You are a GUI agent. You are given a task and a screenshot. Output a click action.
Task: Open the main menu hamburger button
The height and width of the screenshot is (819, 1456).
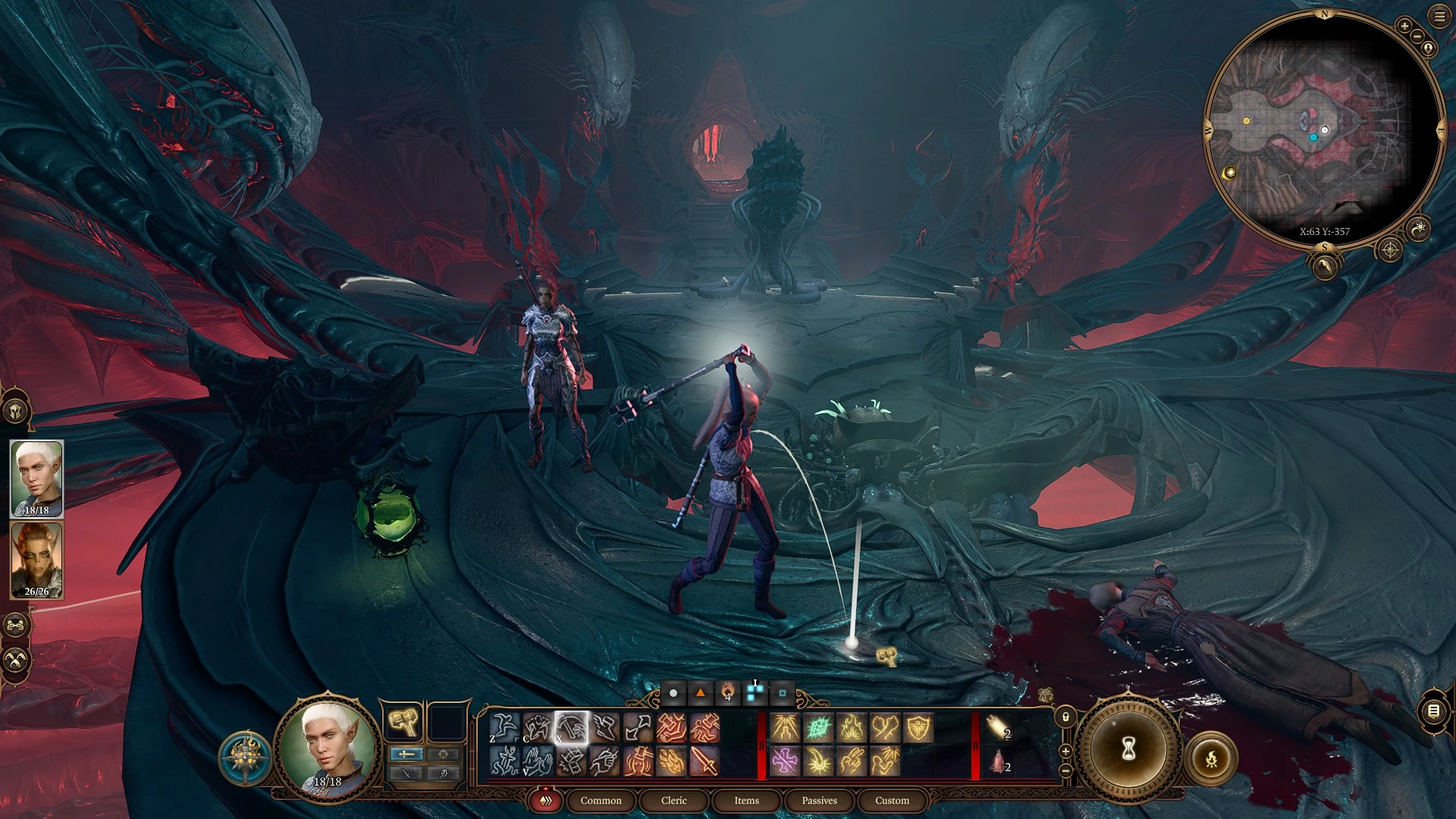click(1439, 17)
